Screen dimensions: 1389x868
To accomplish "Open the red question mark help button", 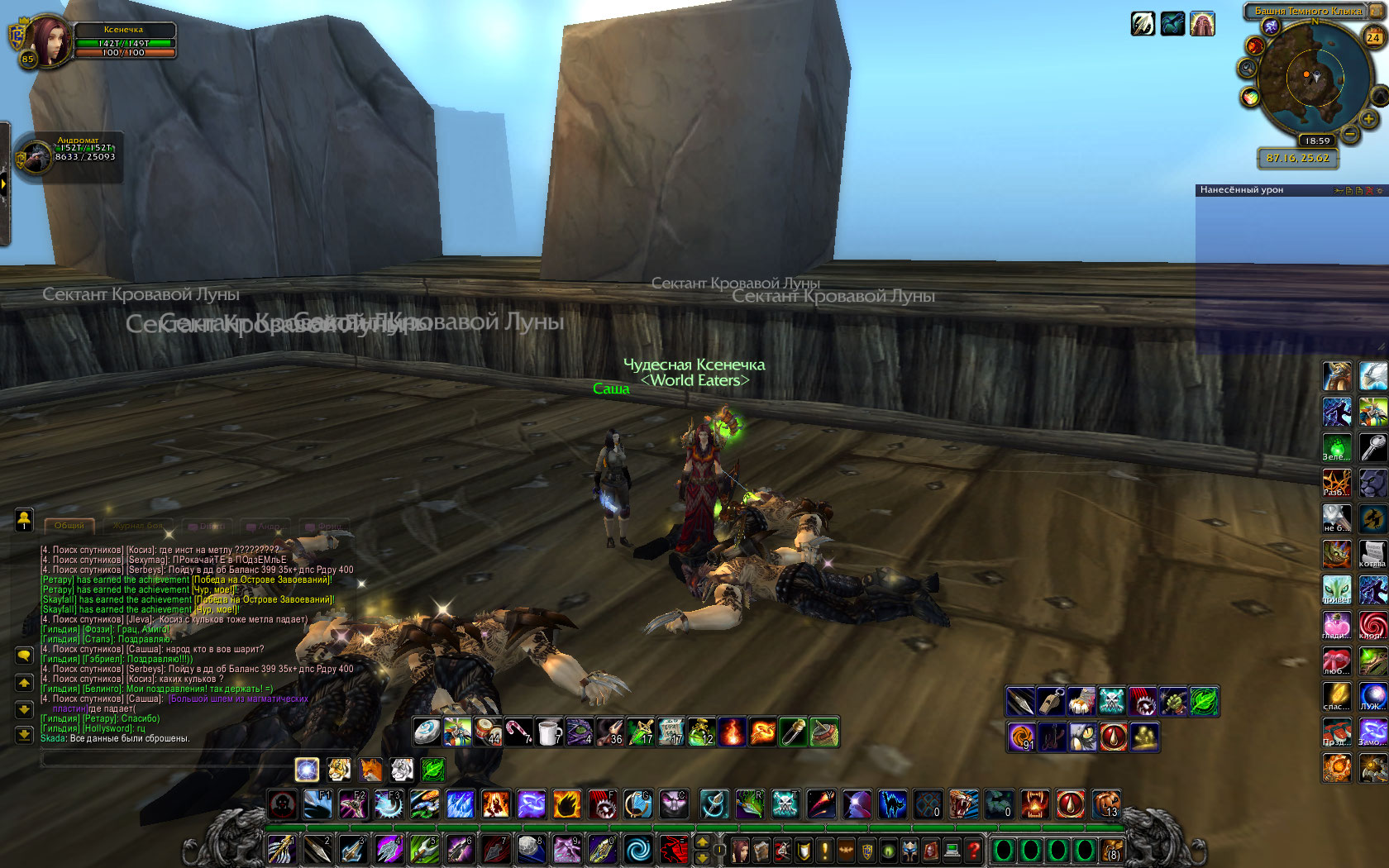I will coord(974,850).
